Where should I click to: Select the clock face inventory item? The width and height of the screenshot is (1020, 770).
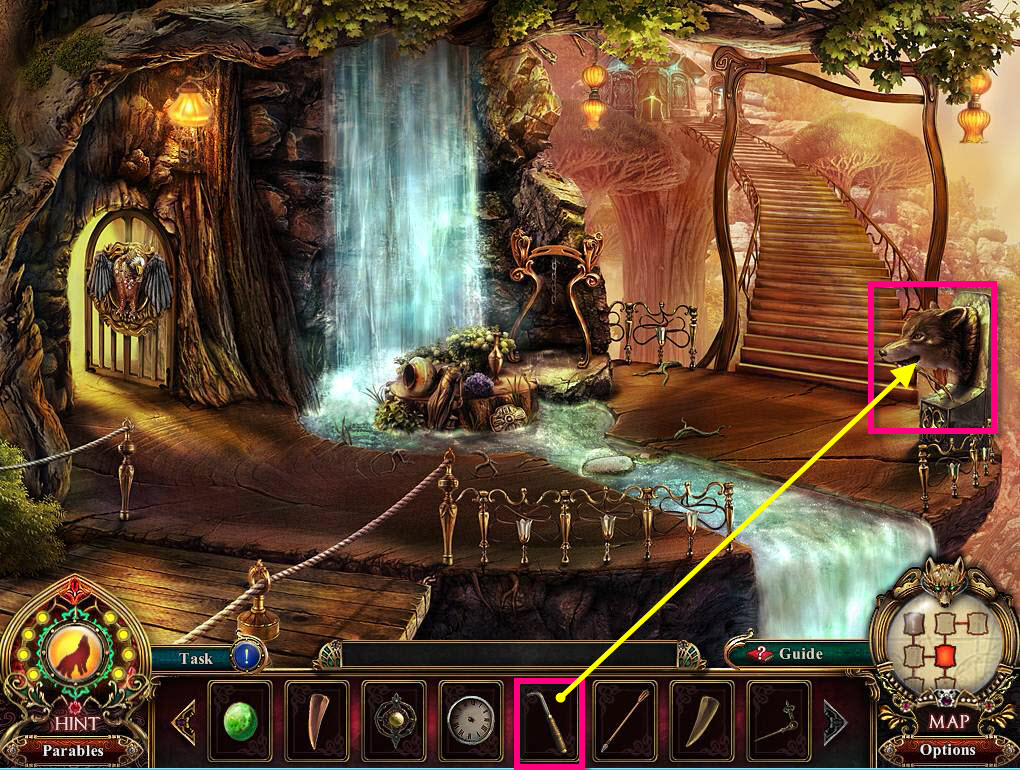click(471, 718)
